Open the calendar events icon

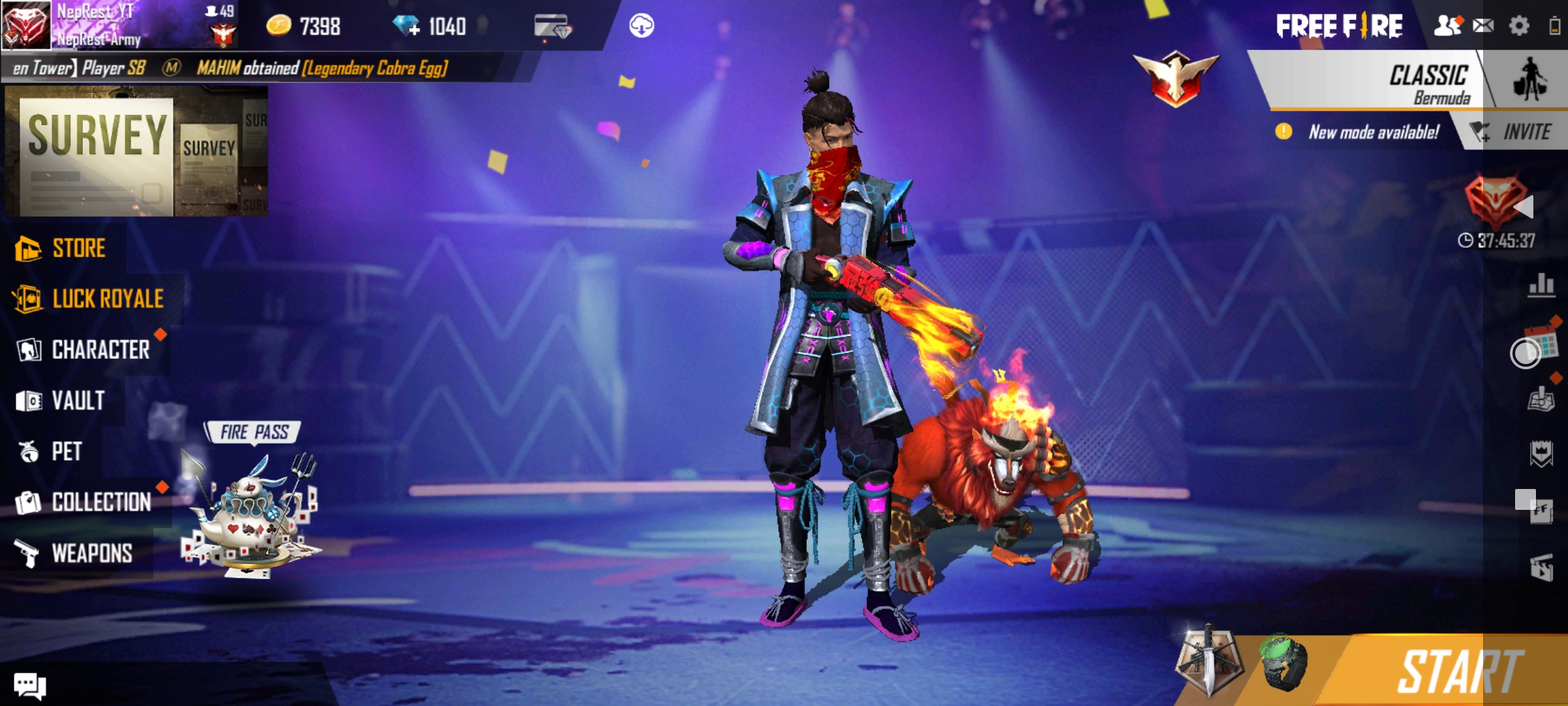coord(1542,340)
